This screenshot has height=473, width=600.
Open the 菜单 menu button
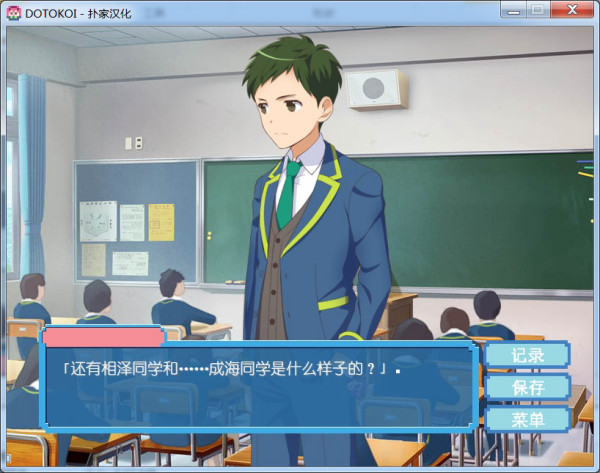(x=527, y=419)
